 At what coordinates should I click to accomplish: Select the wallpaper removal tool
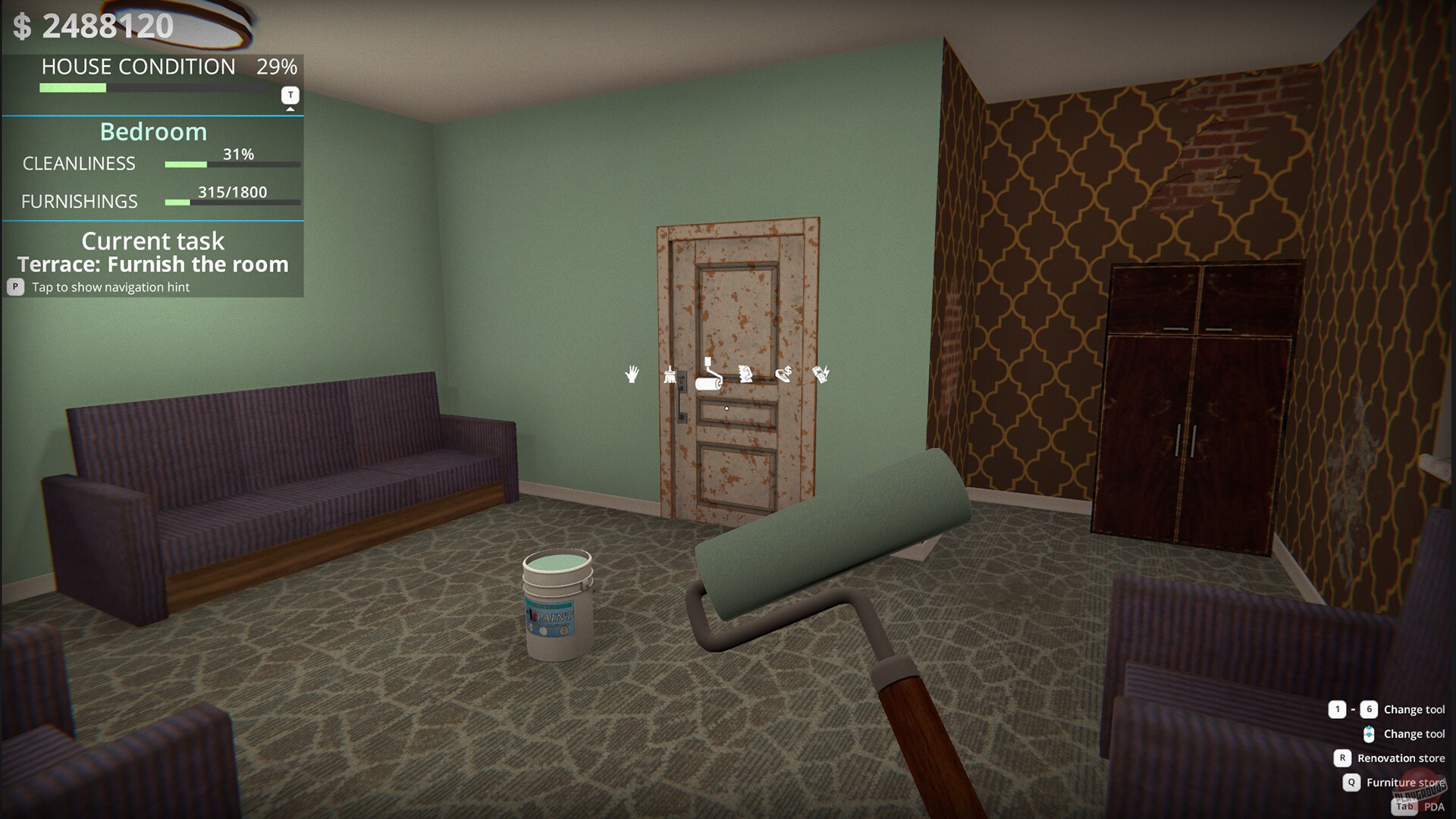pyautogui.click(x=745, y=374)
